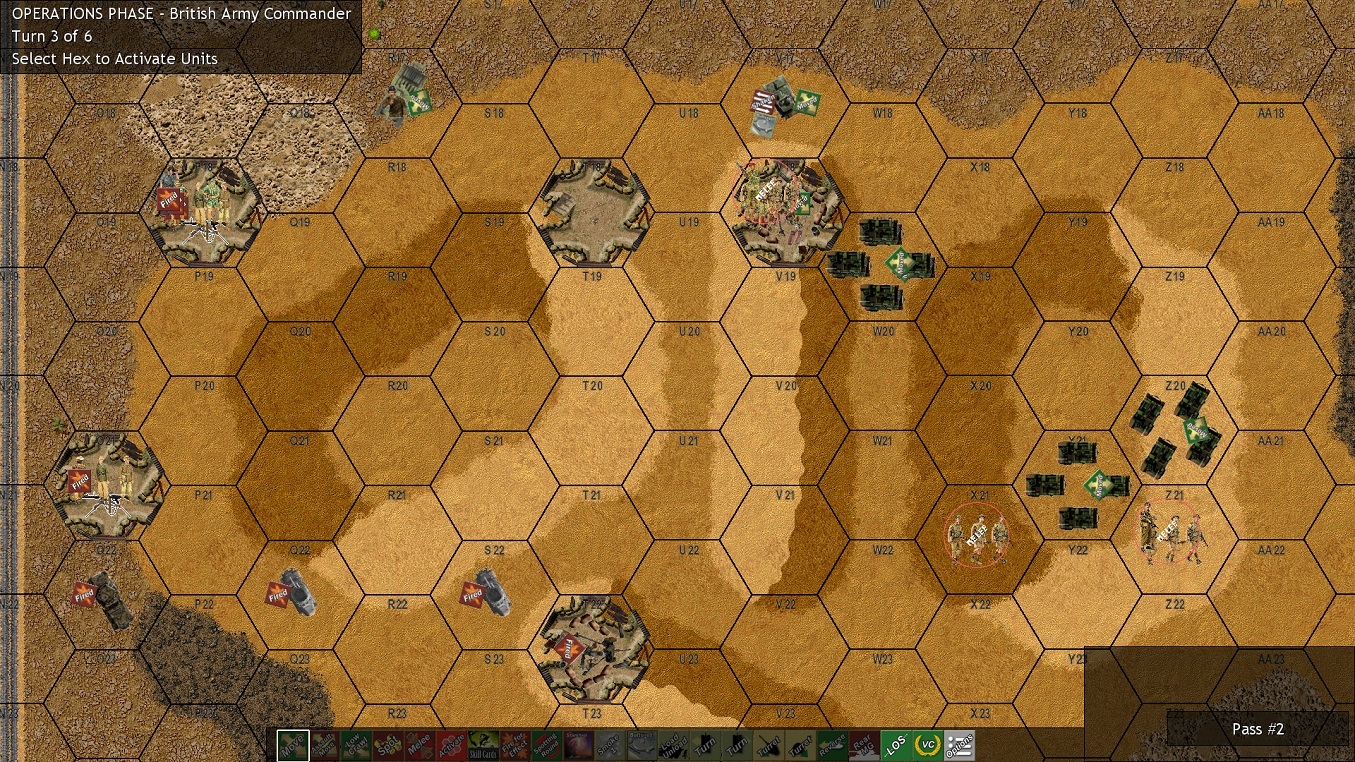
Task: Select the Reverse movement icon
Action: pos(833,744)
